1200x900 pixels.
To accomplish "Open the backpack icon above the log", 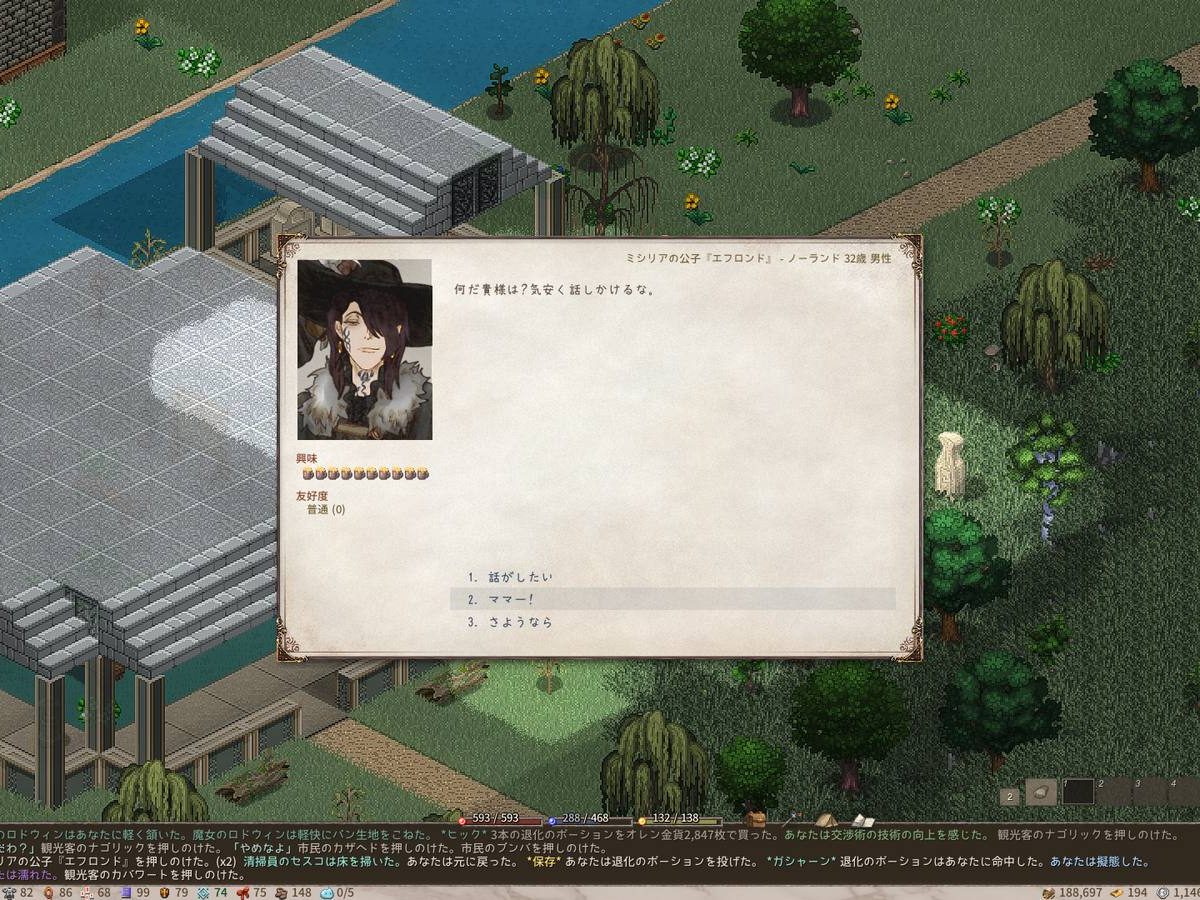I will pyautogui.click(x=756, y=820).
